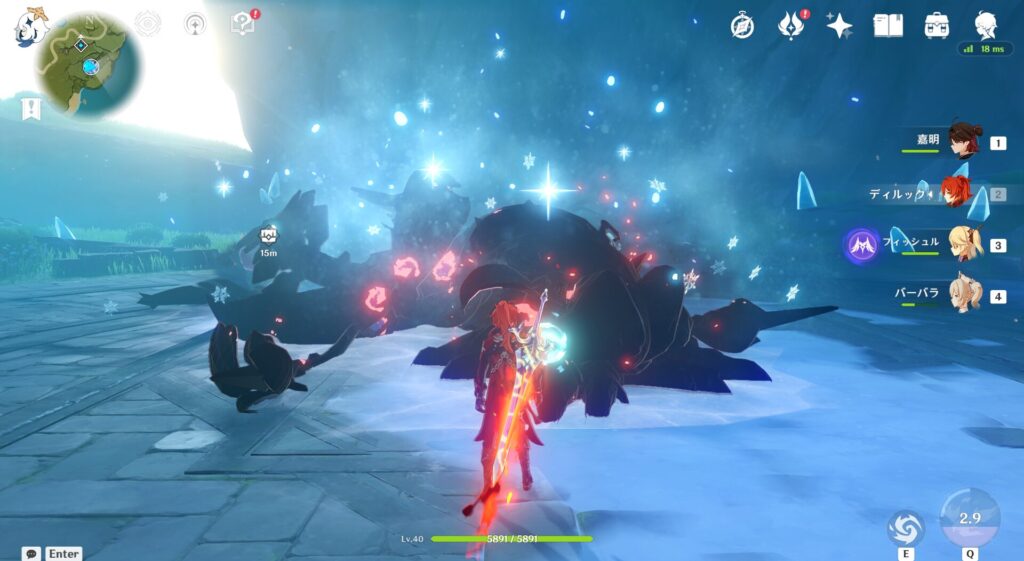Screen dimensions: 1024x561
Task: Activate the elemental burst showing 2.9 cooldown
Action: (x=969, y=517)
